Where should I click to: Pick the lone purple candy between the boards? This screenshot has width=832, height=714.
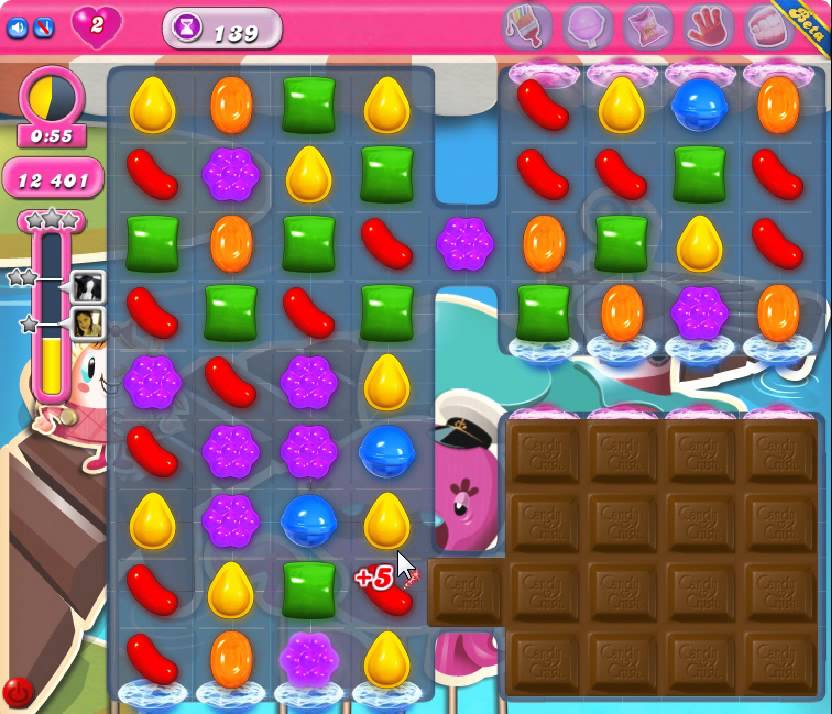click(466, 244)
